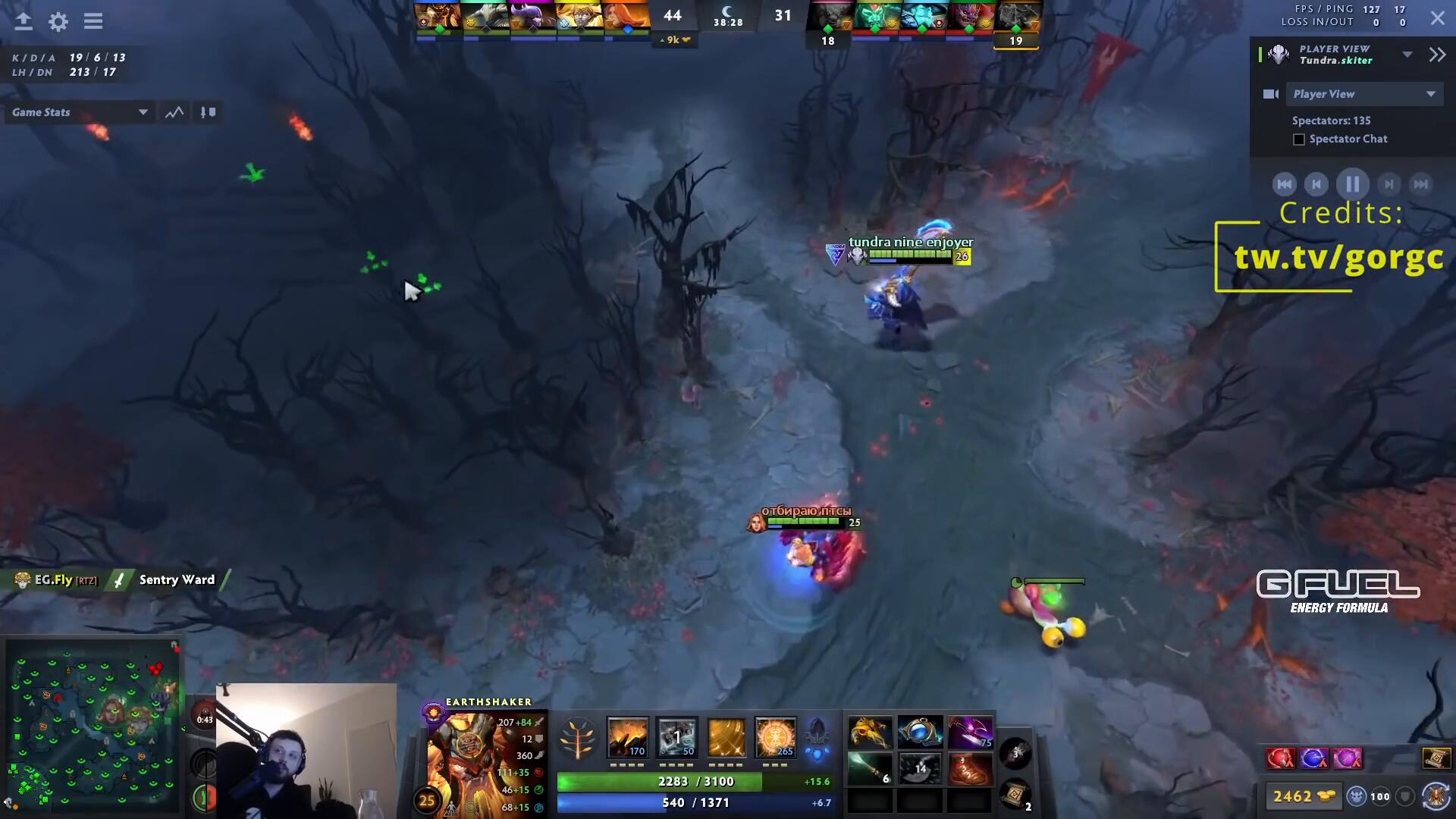
Task: Select Lina's portrait in the top bar
Action: [x=626, y=16]
